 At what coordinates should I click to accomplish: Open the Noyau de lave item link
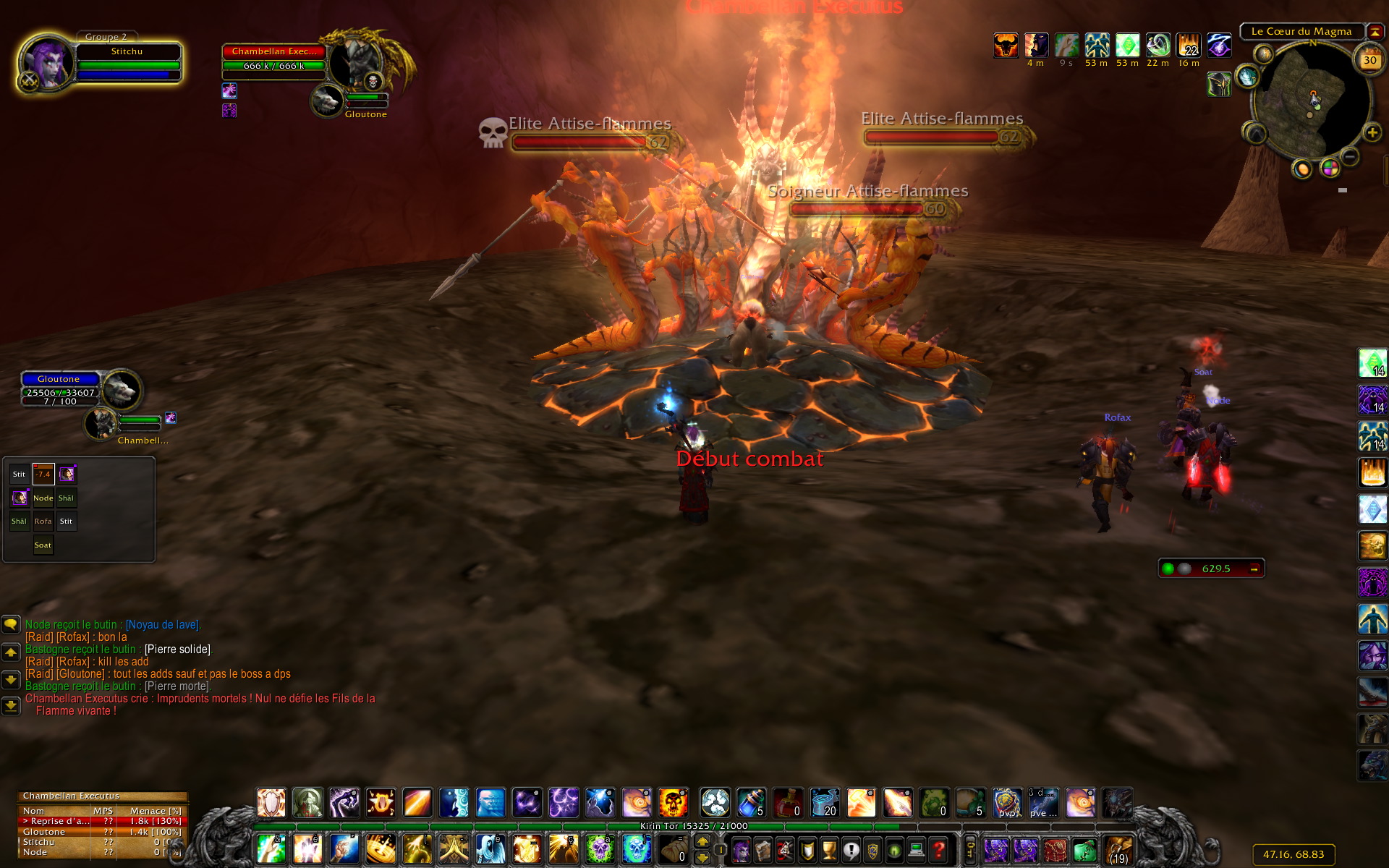(163, 625)
